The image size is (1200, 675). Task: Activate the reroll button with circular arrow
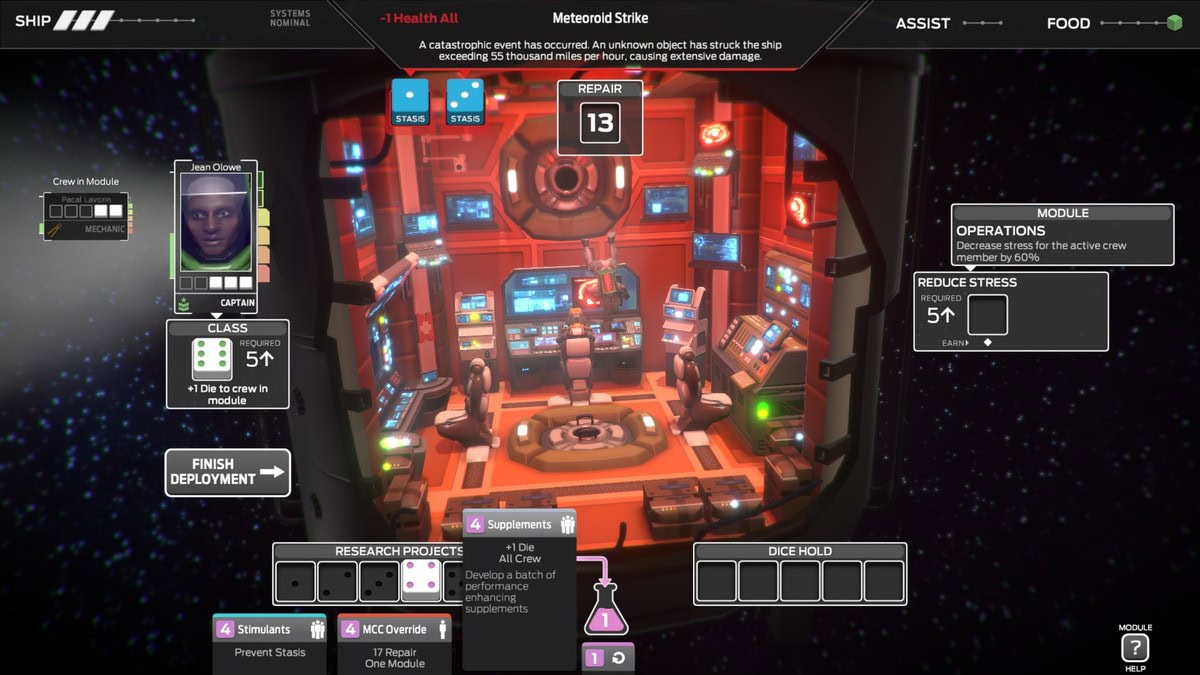(608, 658)
